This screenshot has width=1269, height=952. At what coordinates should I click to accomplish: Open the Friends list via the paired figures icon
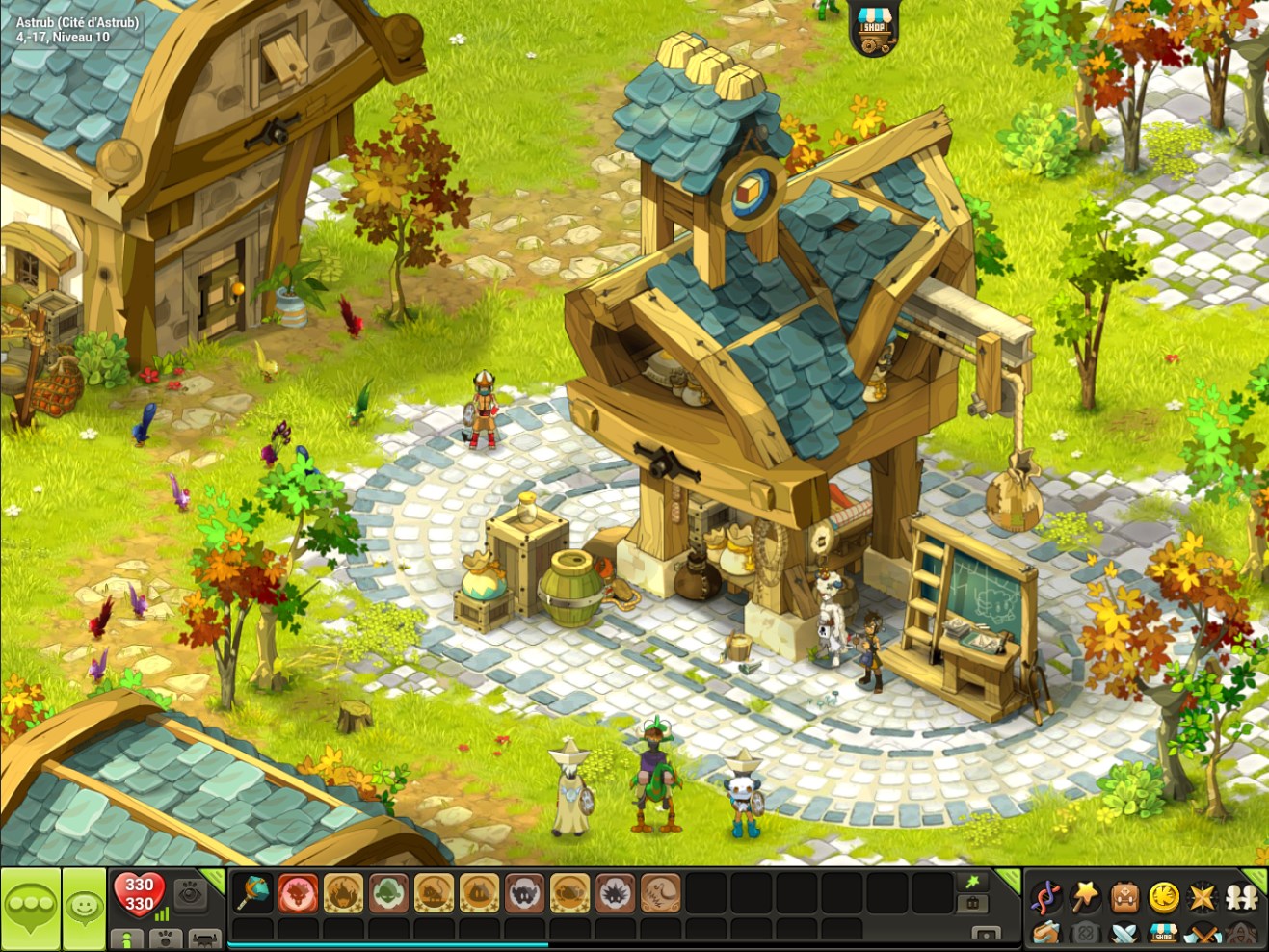(x=1241, y=896)
